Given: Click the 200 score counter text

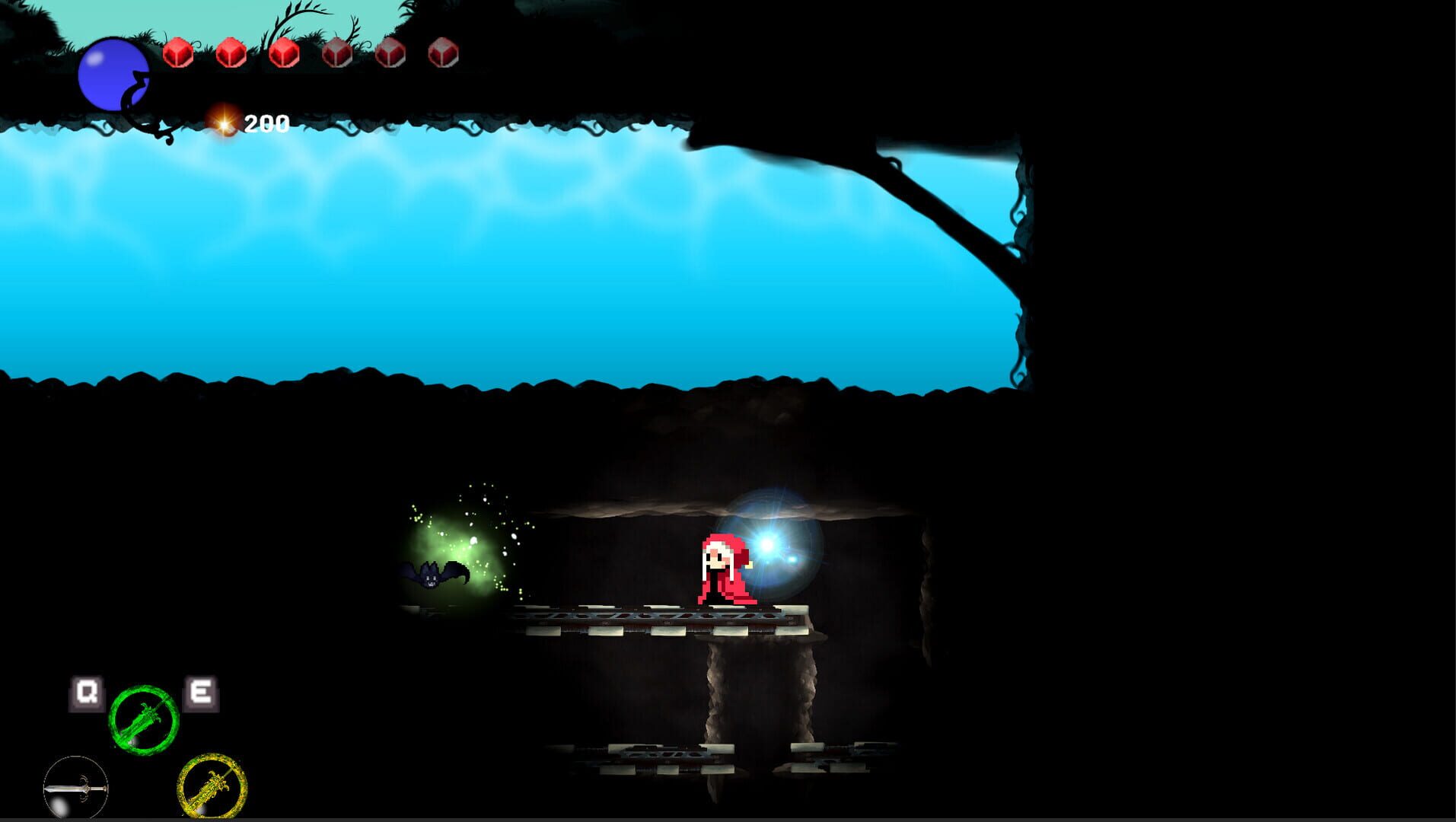Looking at the screenshot, I should tap(266, 120).
